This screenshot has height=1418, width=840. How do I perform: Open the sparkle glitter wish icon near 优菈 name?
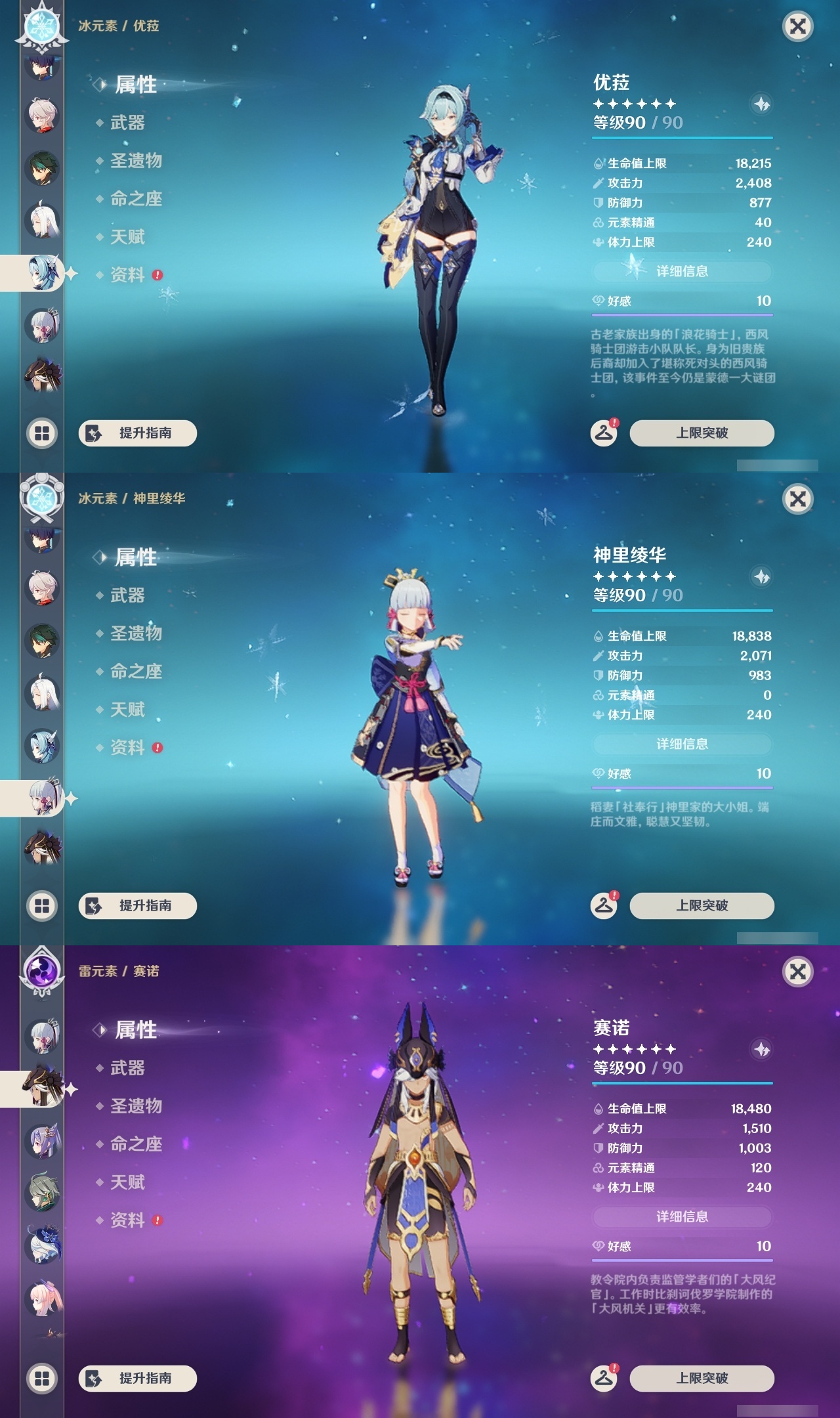pos(760,102)
